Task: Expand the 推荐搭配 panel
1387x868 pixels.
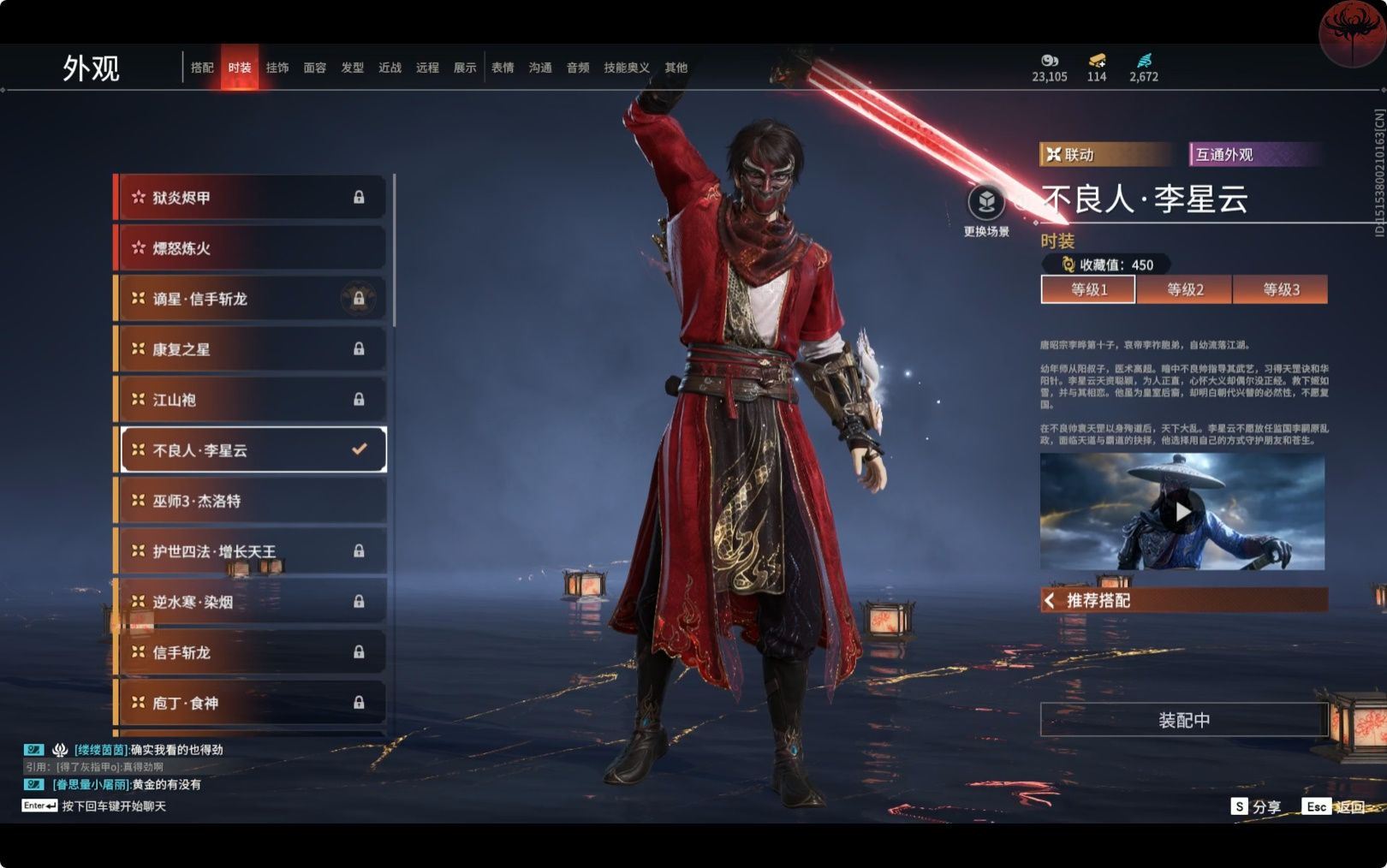Action: tap(1184, 600)
